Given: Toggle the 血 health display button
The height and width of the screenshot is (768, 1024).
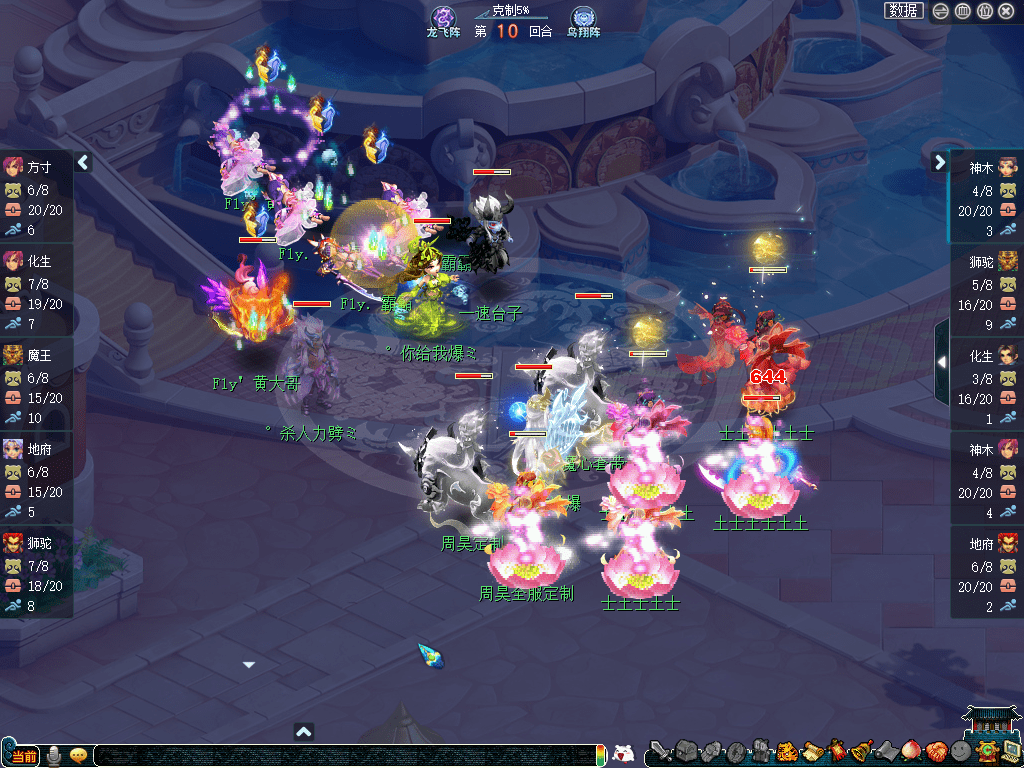Looking at the screenshot, I should tap(962, 11).
